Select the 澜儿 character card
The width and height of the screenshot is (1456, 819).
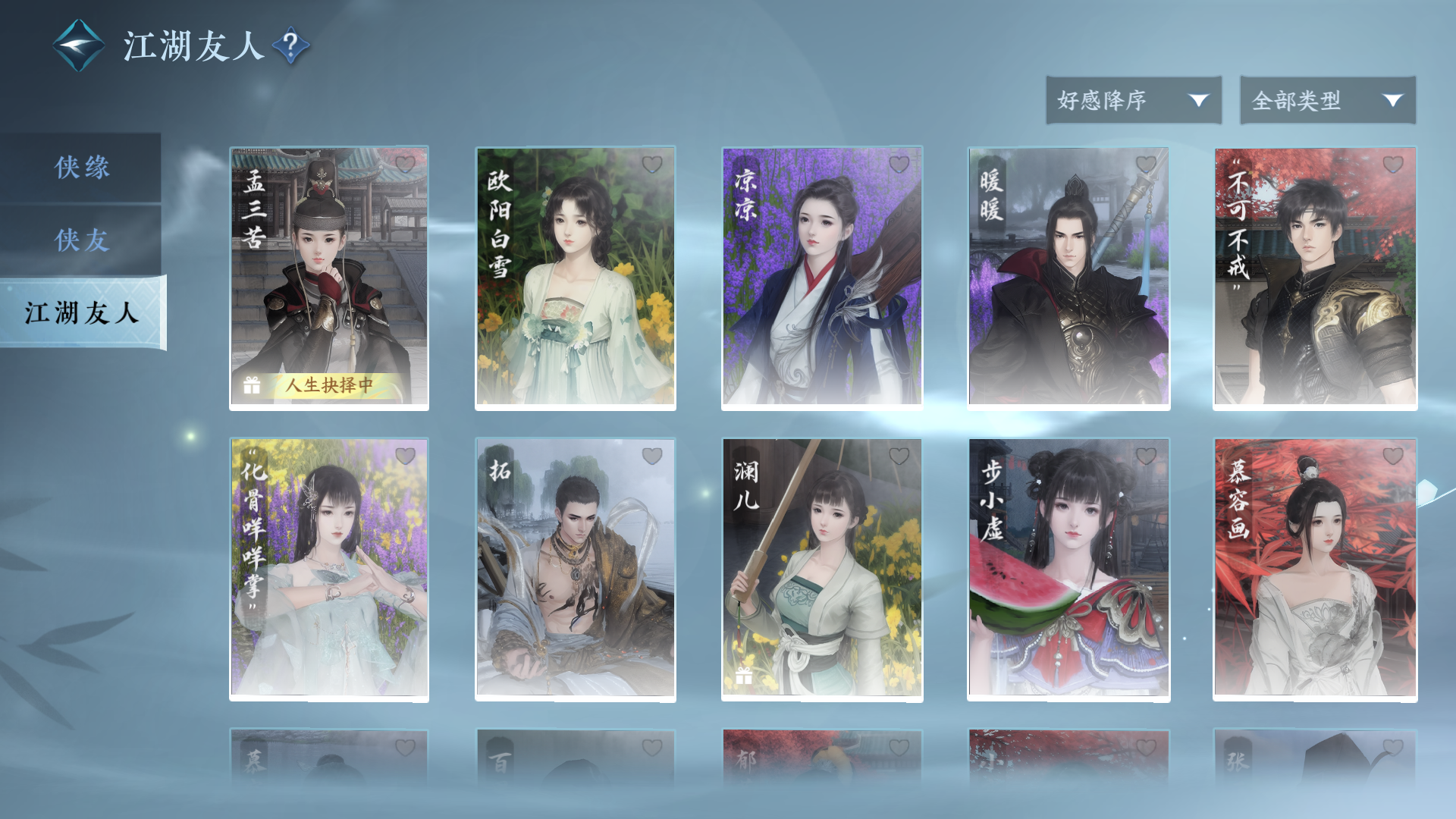[821, 569]
